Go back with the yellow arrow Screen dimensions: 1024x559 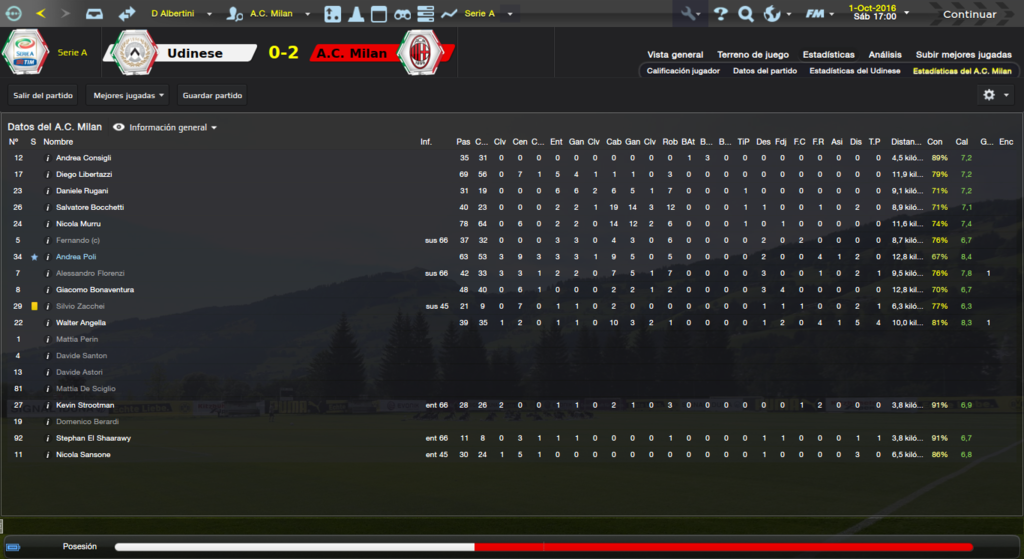pos(41,14)
